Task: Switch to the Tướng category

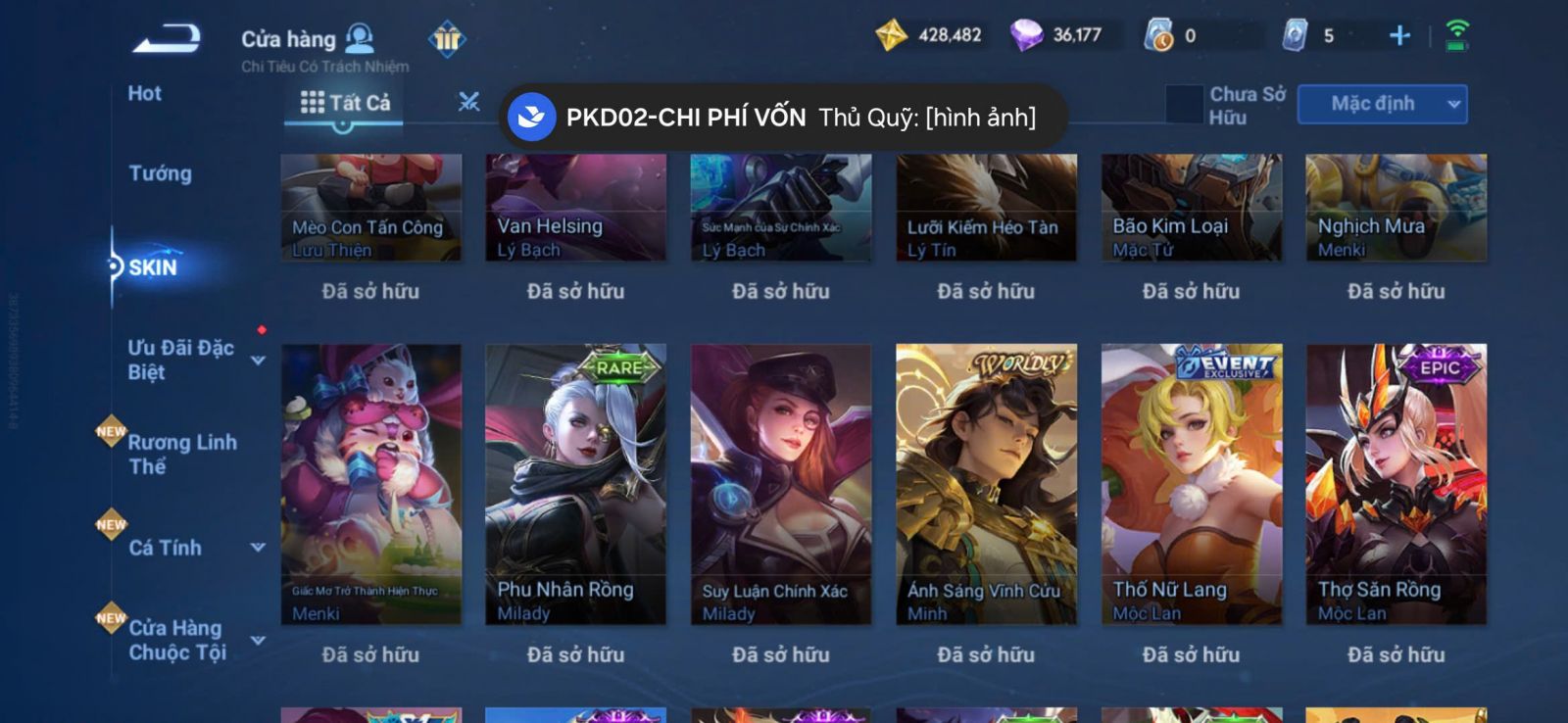Action: pyautogui.click(x=160, y=173)
